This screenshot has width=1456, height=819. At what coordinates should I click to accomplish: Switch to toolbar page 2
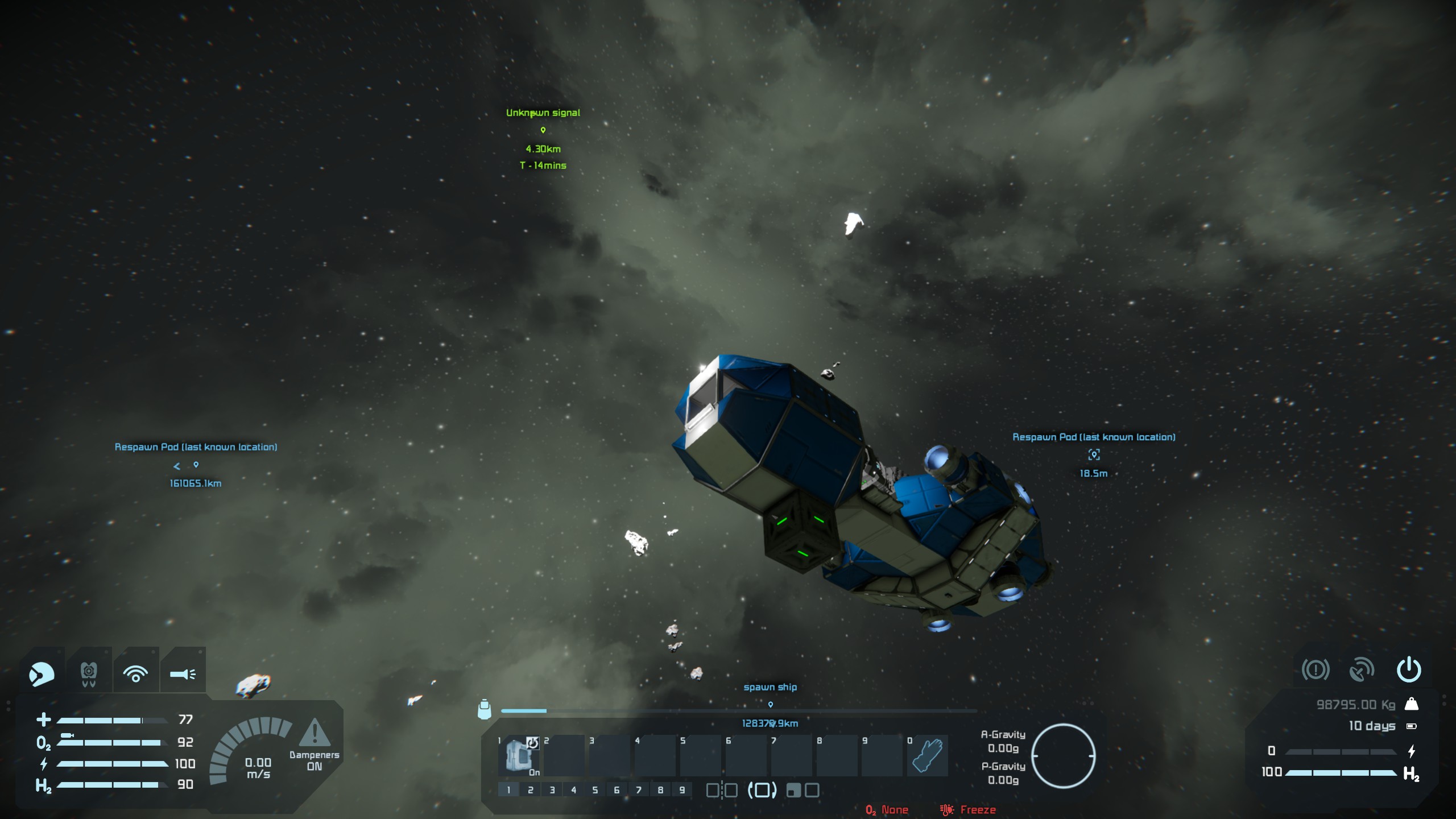pos(530,790)
